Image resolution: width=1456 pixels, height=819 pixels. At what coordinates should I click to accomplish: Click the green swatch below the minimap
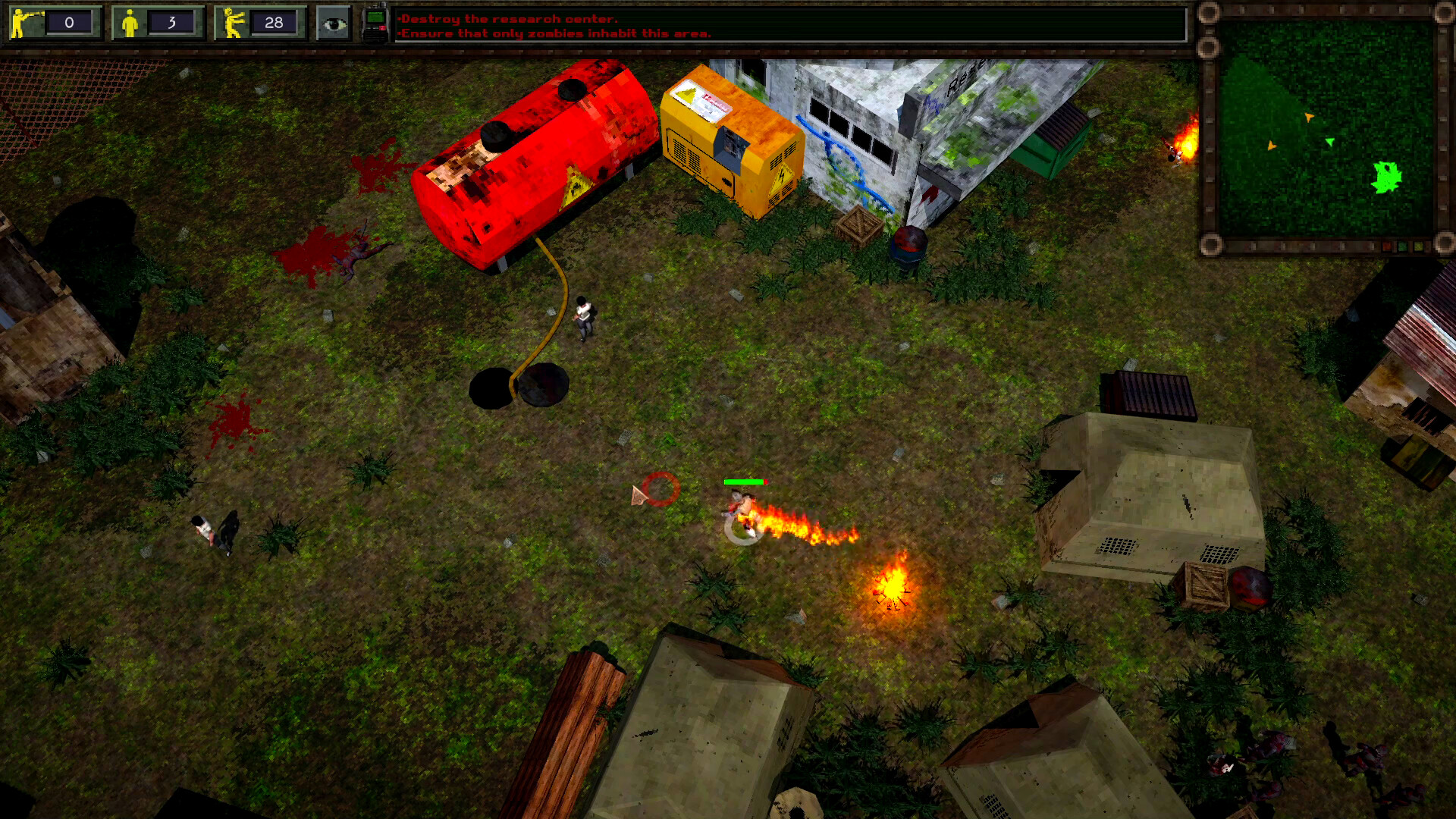click(x=1403, y=246)
